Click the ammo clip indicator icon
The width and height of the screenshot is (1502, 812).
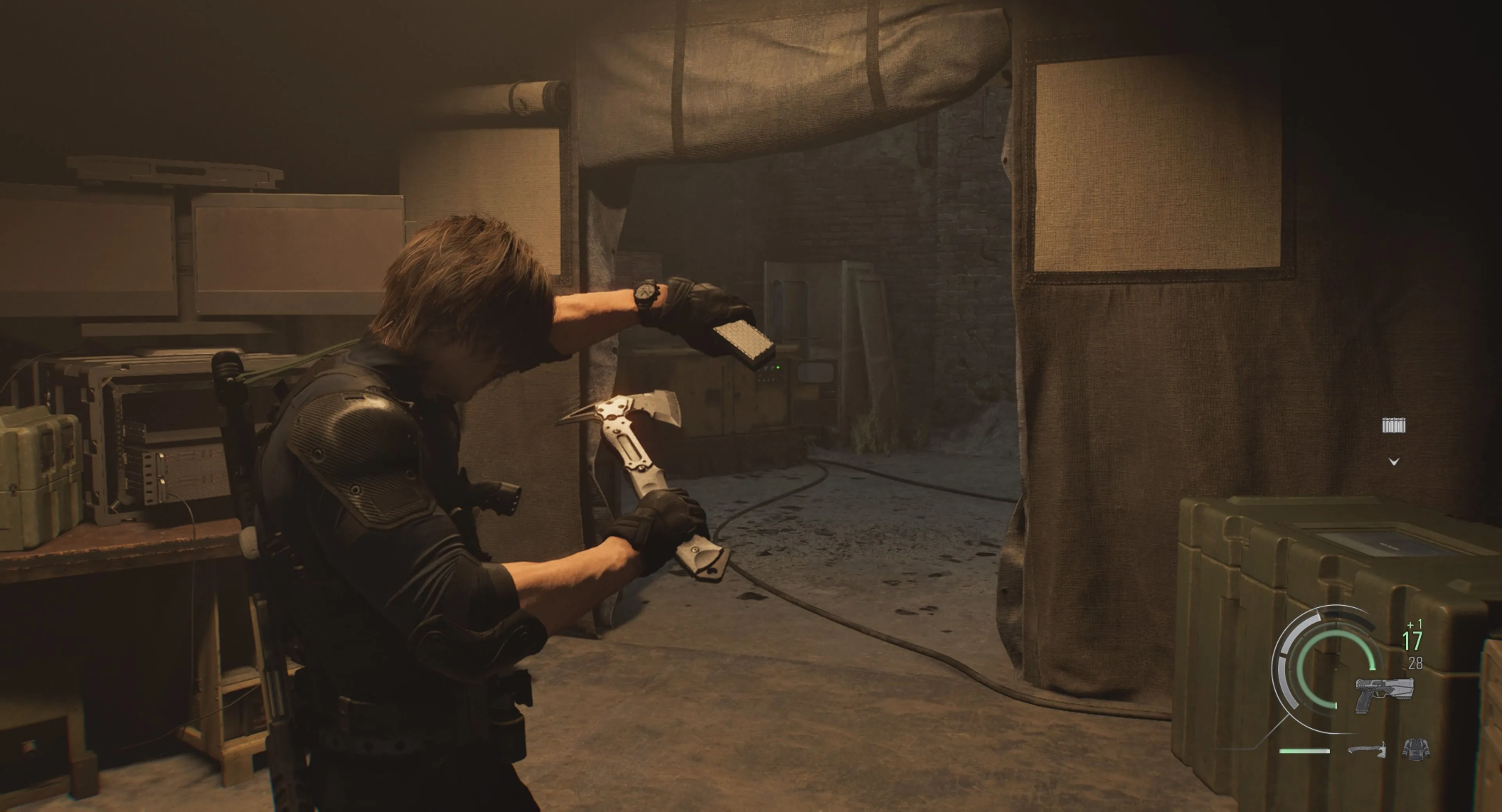(x=1393, y=425)
